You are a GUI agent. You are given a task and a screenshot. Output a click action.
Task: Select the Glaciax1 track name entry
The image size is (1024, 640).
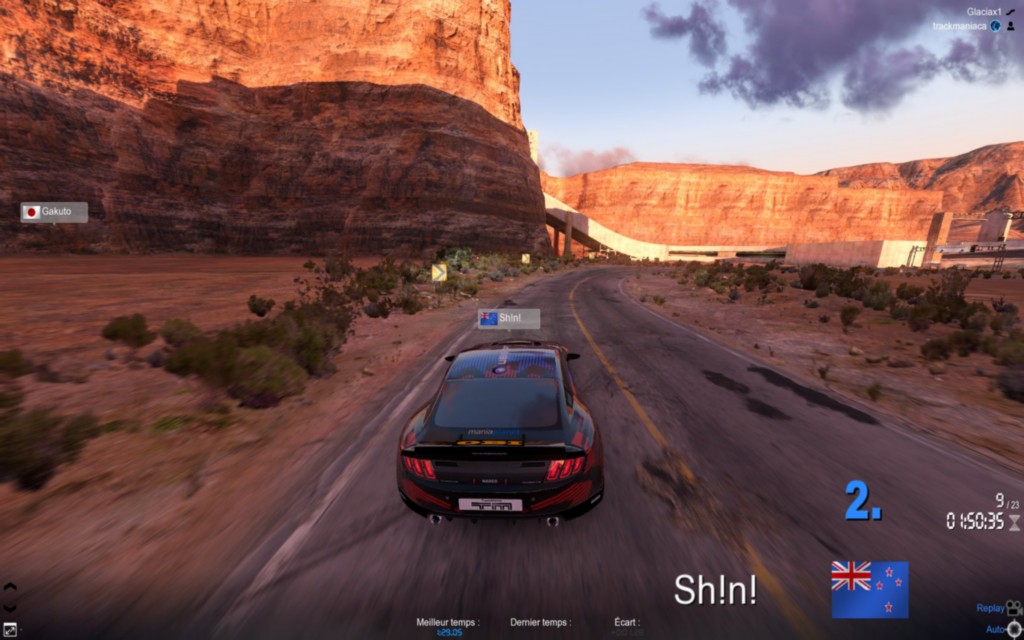point(985,12)
